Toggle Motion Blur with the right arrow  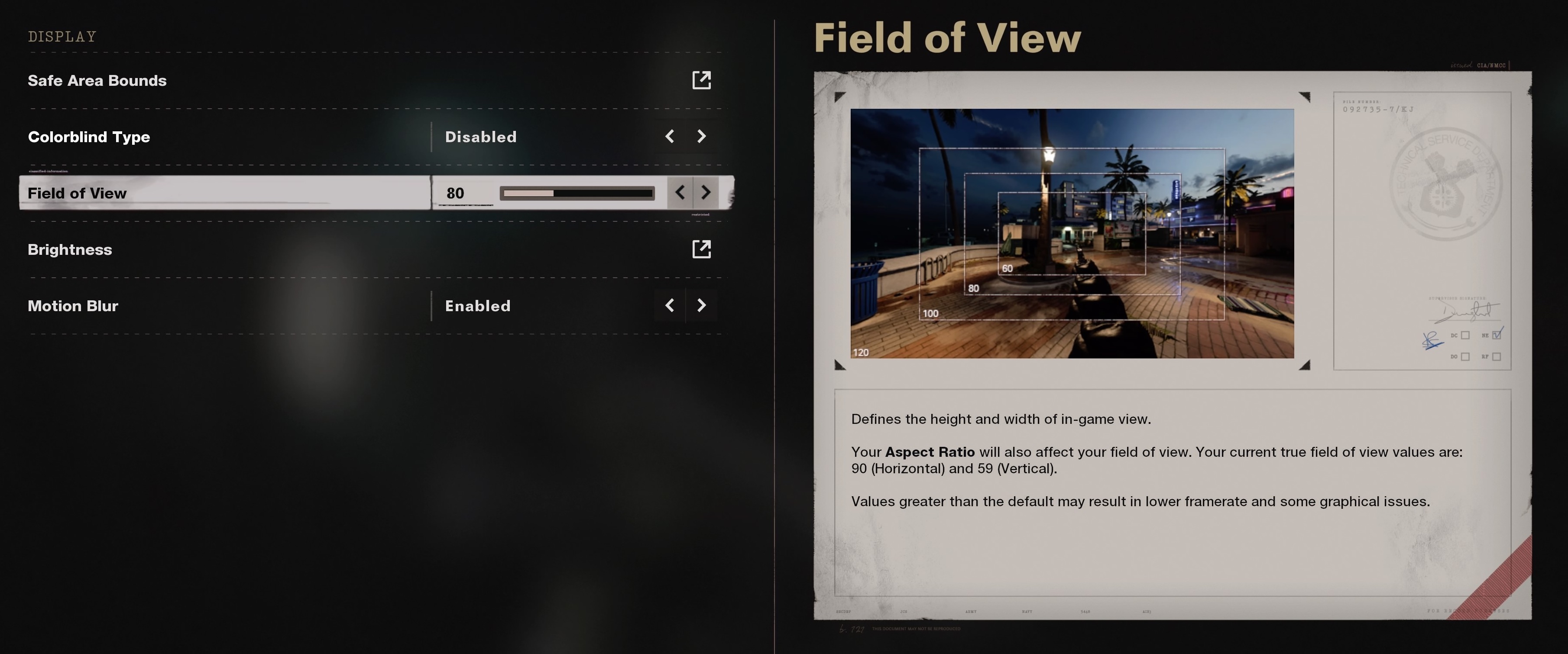pyautogui.click(x=701, y=305)
